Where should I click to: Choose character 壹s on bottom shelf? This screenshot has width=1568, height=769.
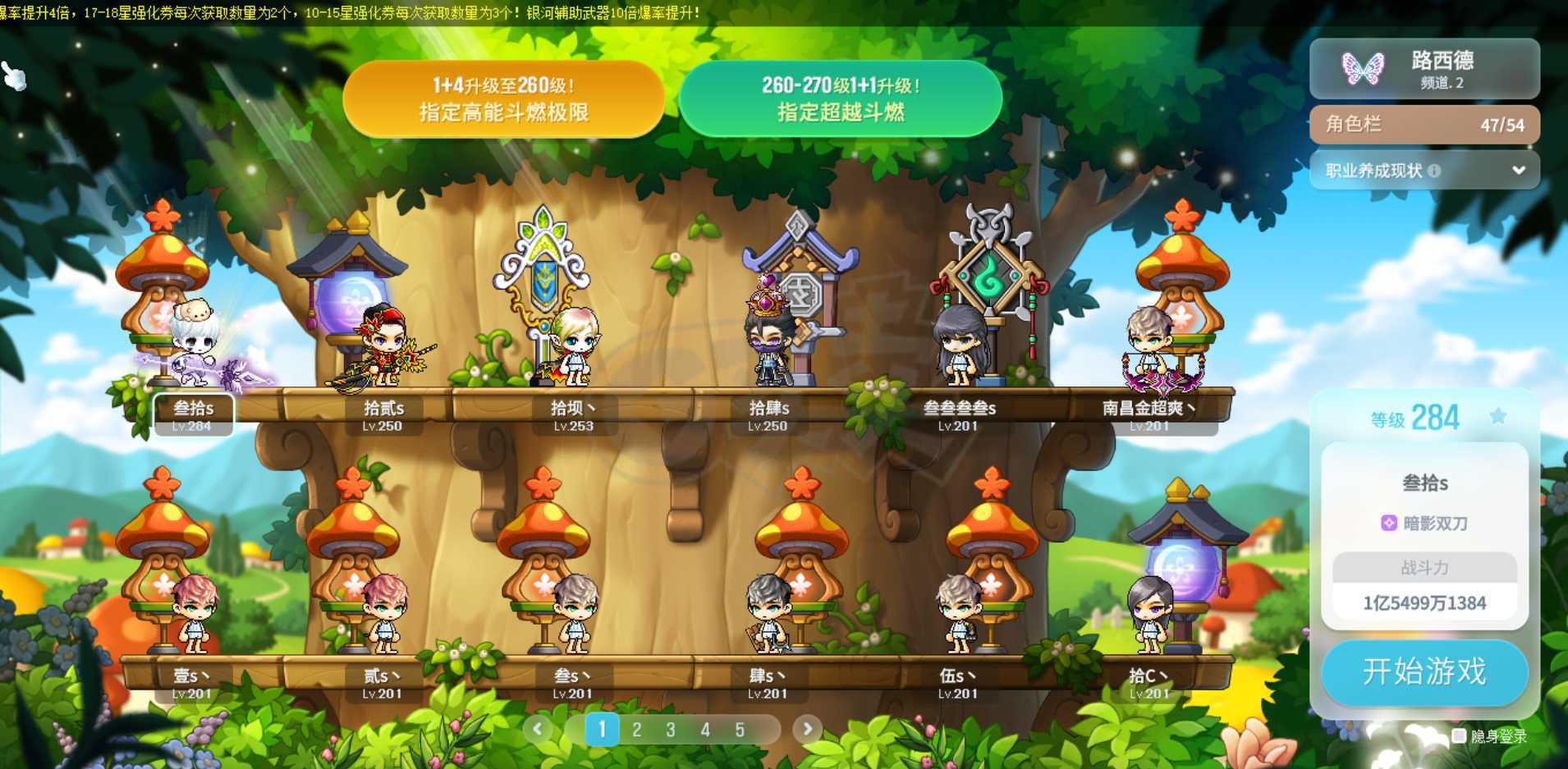point(192,616)
